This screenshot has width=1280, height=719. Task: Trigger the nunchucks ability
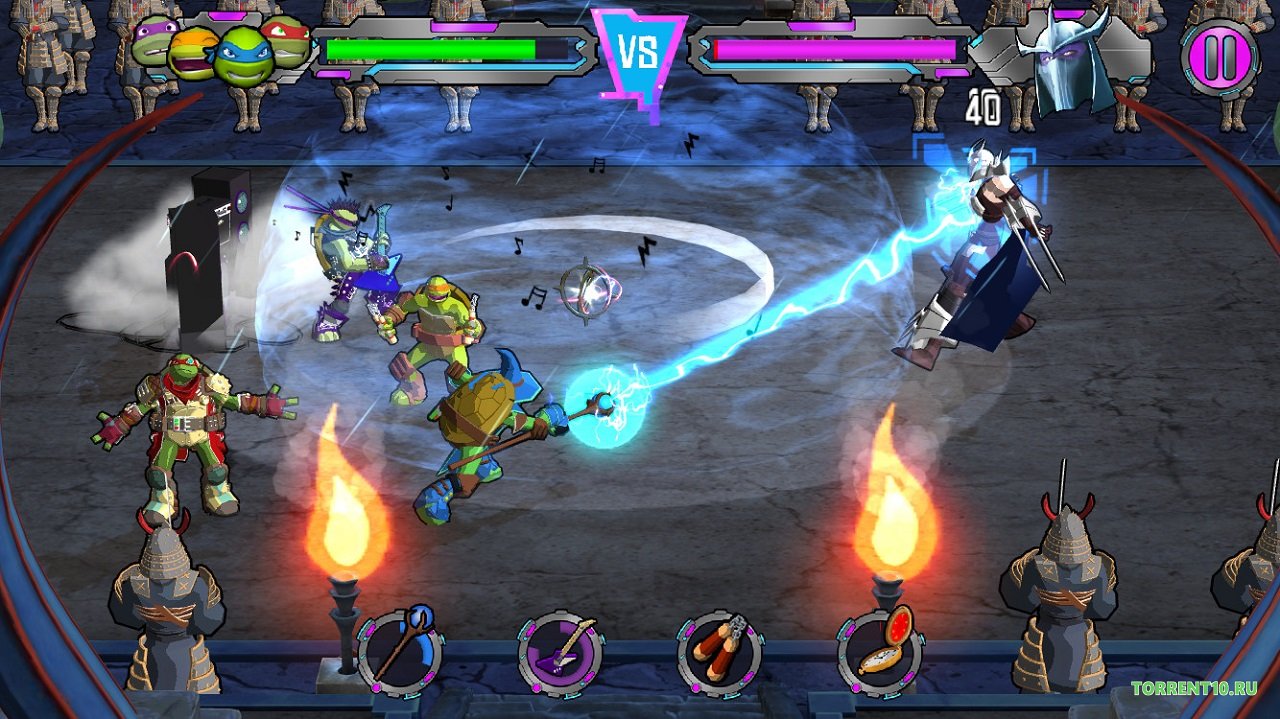(720, 655)
